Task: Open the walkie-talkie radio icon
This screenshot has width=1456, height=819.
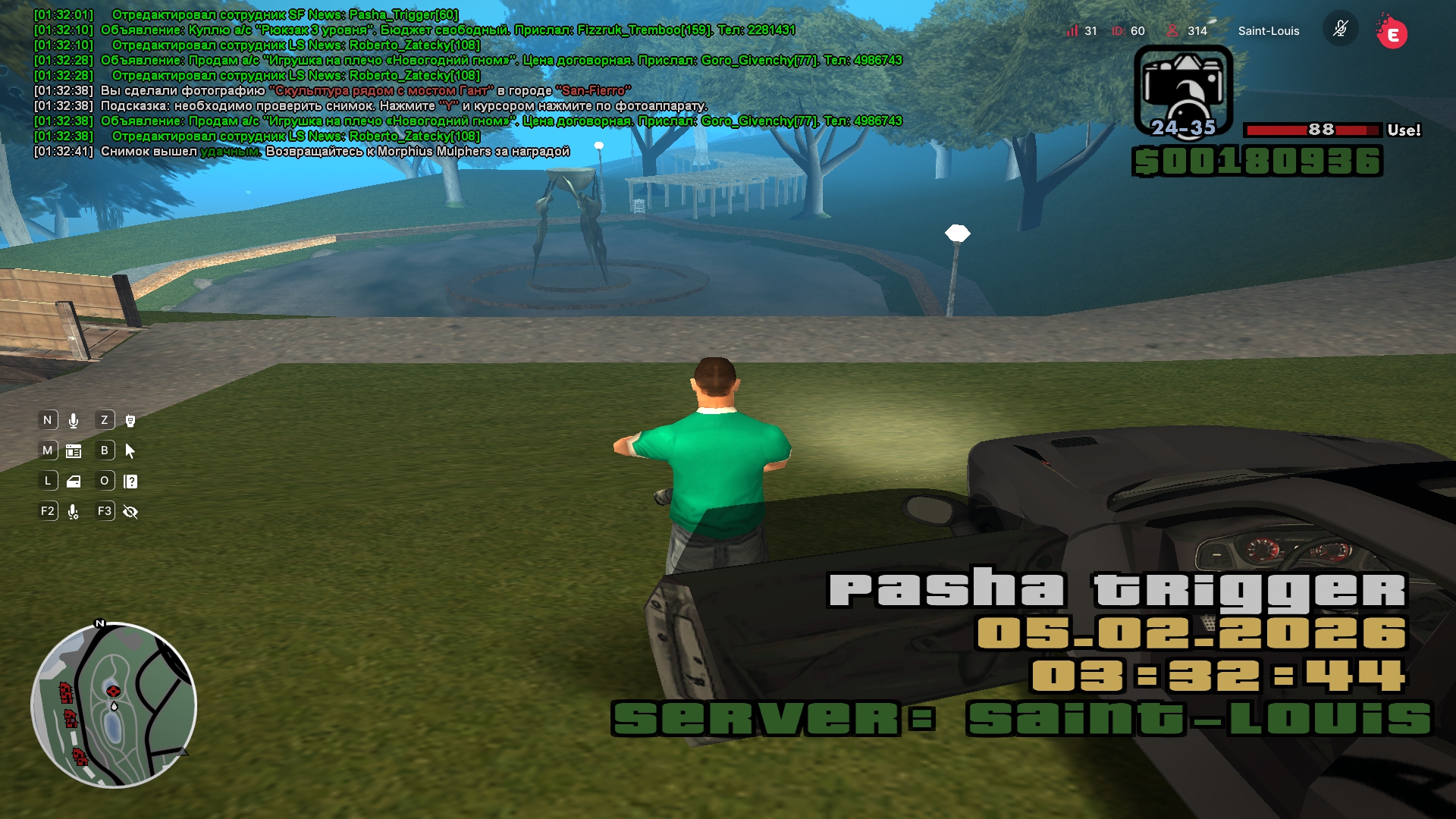Action: coord(130,421)
